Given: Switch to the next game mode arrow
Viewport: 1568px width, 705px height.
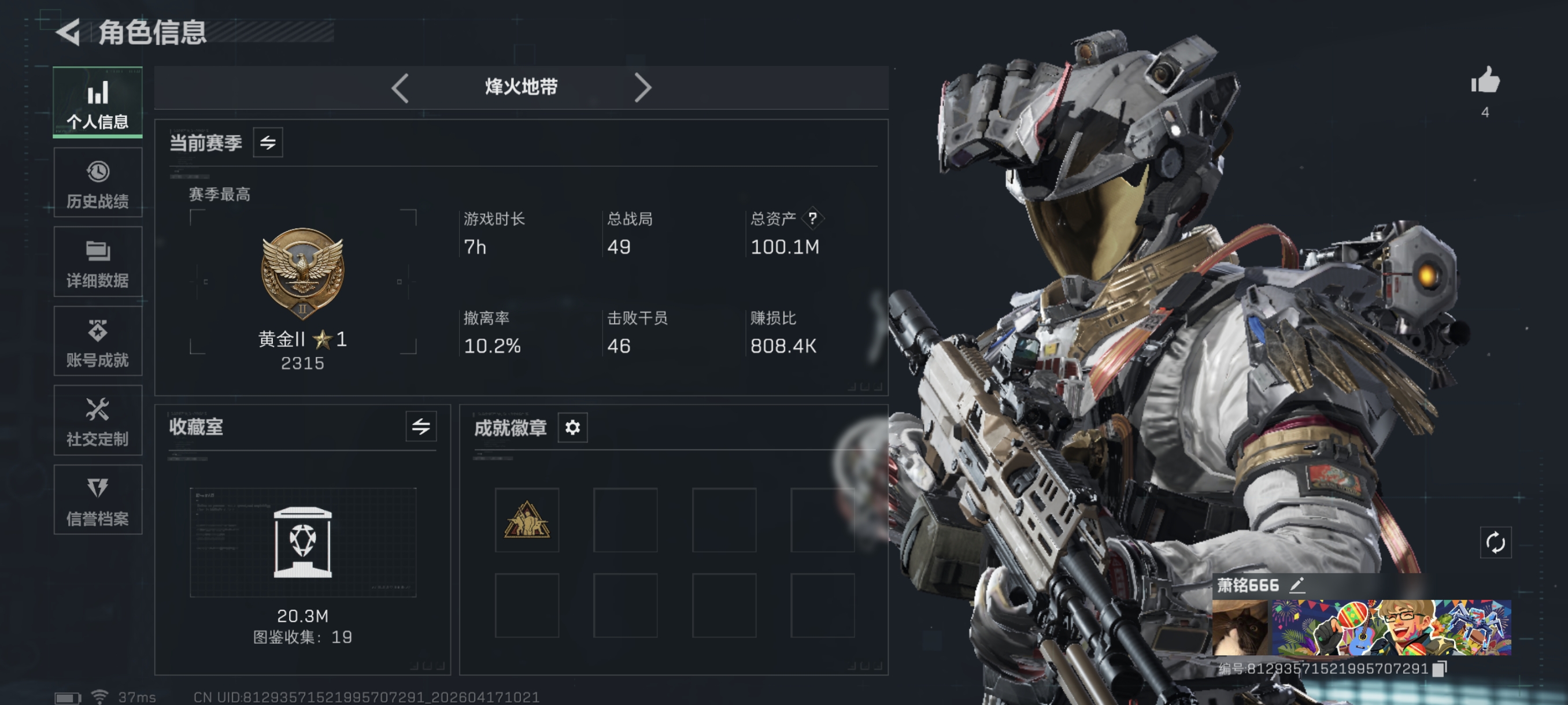Looking at the screenshot, I should pos(642,88).
